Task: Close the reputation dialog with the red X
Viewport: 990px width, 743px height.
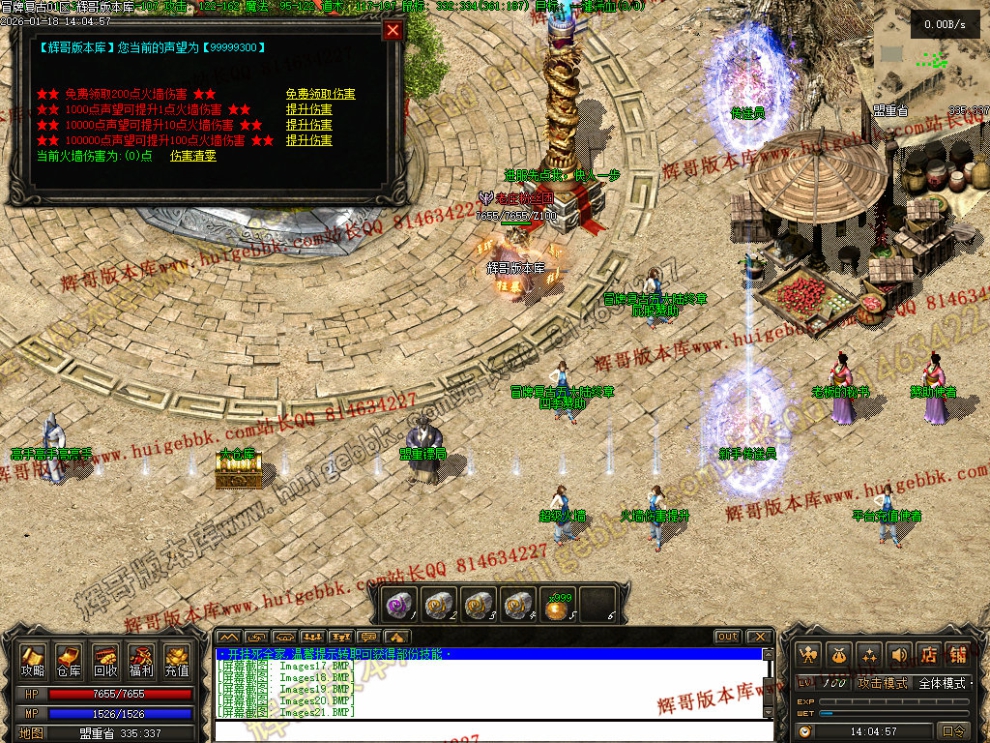Action: point(393,30)
